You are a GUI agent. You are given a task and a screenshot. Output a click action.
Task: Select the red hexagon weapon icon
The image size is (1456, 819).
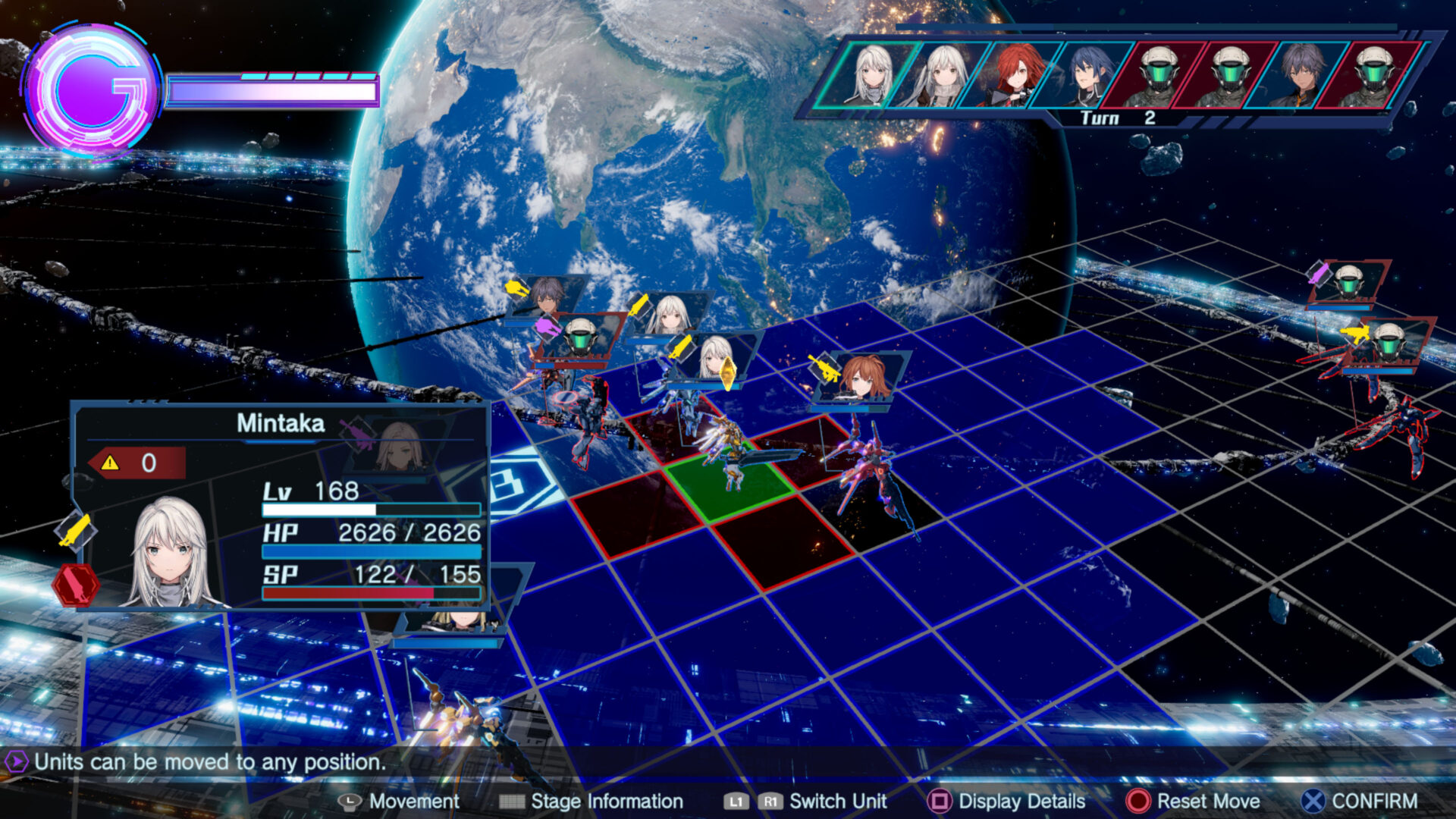pos(76,585)
